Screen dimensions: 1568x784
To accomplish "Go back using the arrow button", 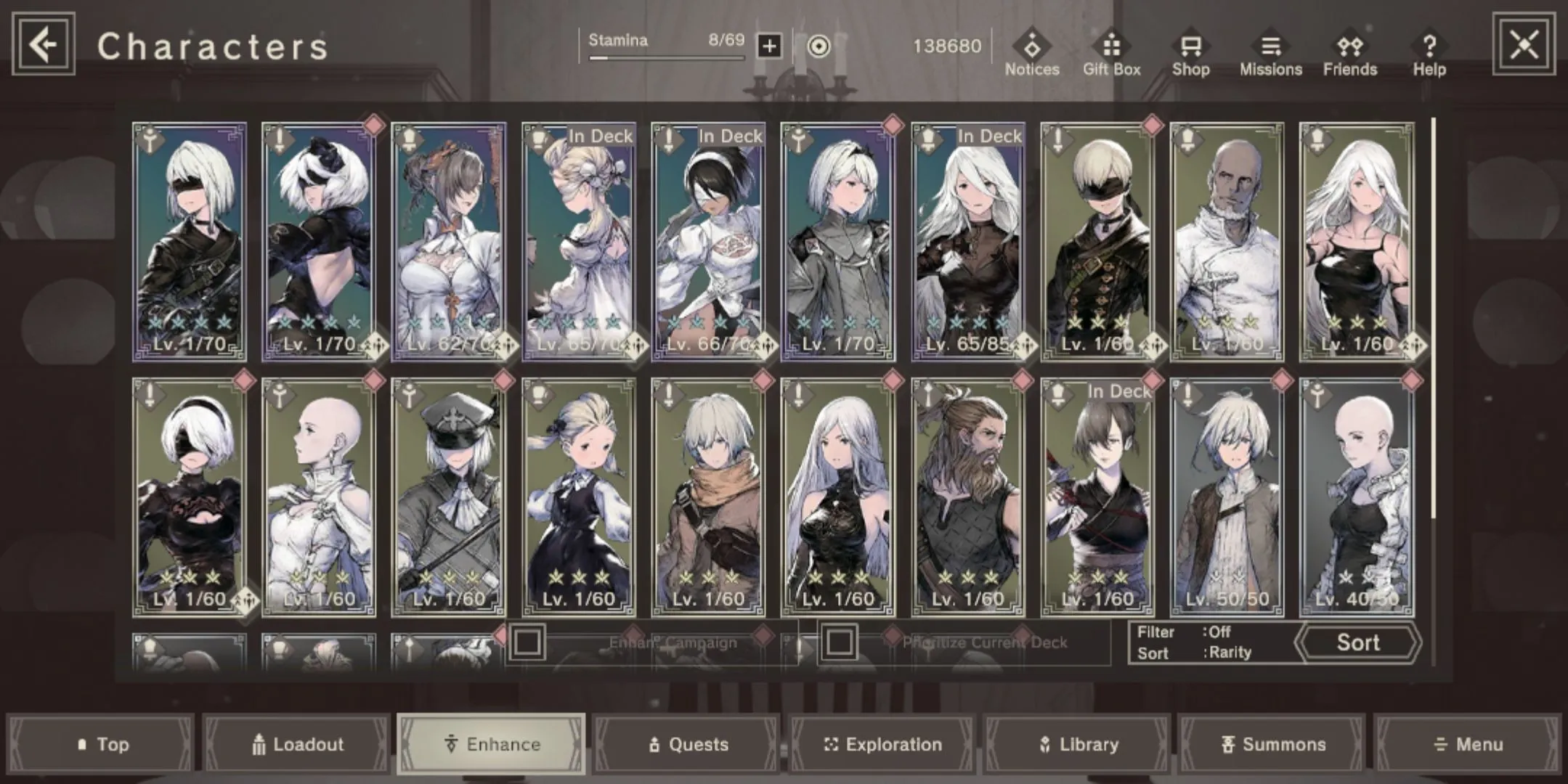I will point(44,45).
